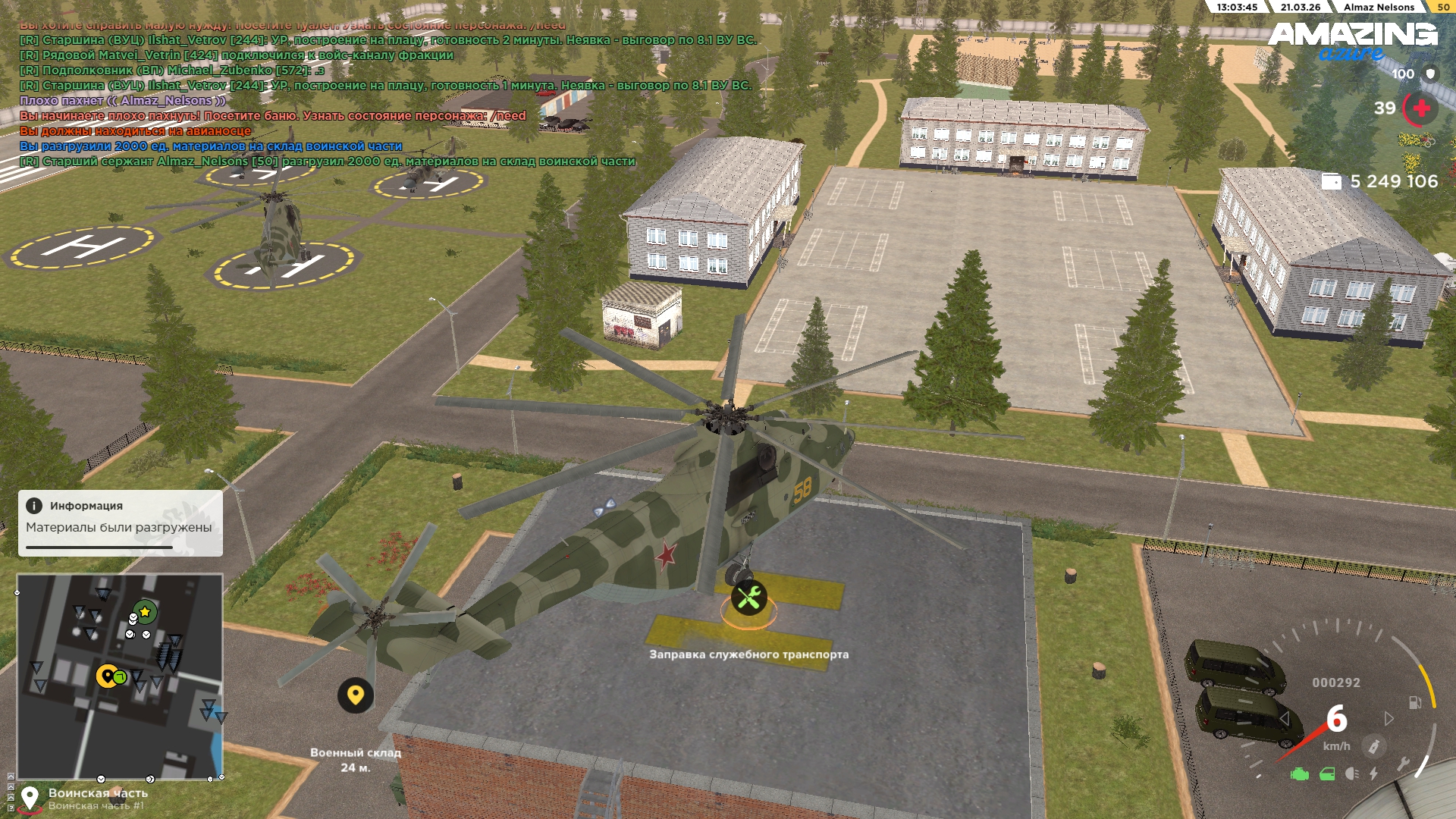Viewport: 1456px width, 819px height.
Task: Select the engine oil bottle icon
Action: [1373, 746]
